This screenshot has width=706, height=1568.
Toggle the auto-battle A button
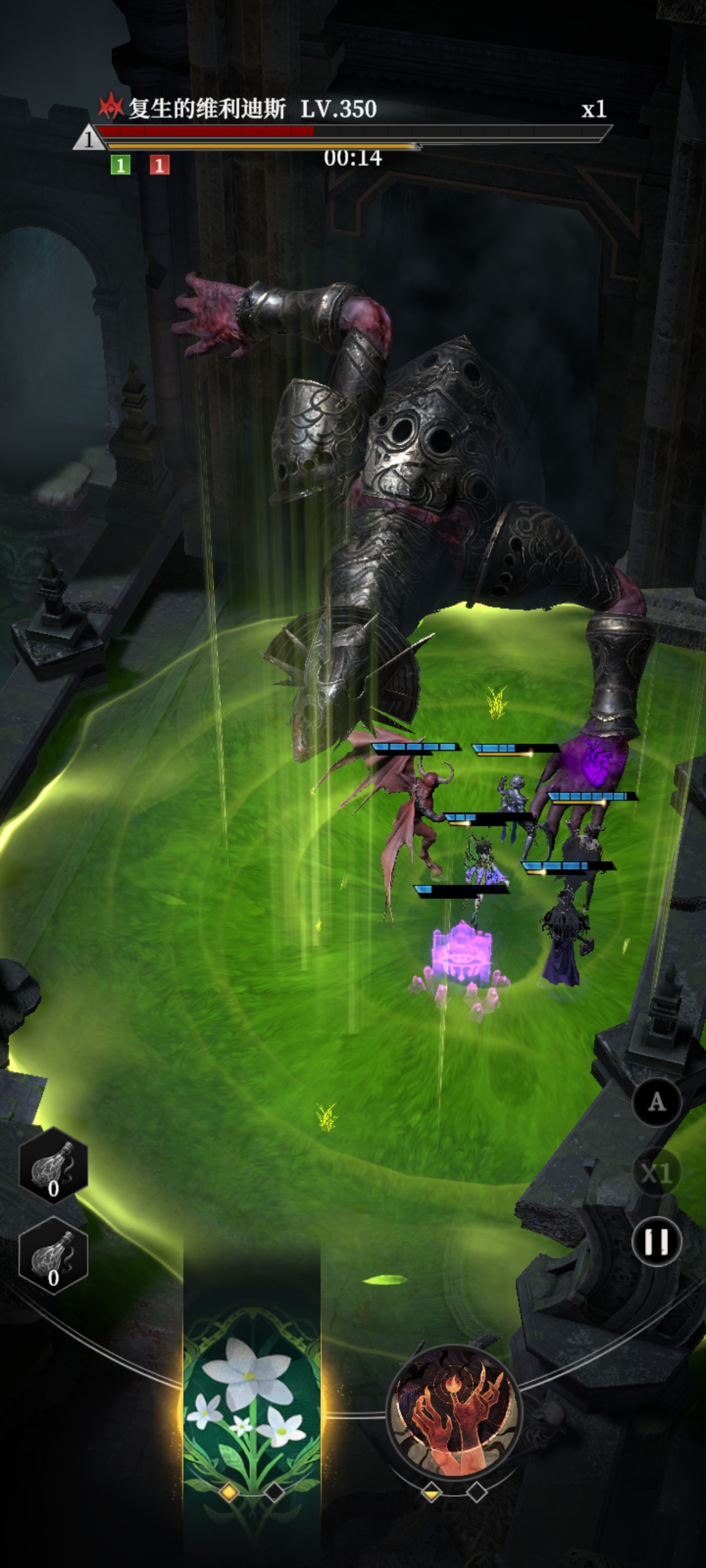click(x=656, y=1102)
